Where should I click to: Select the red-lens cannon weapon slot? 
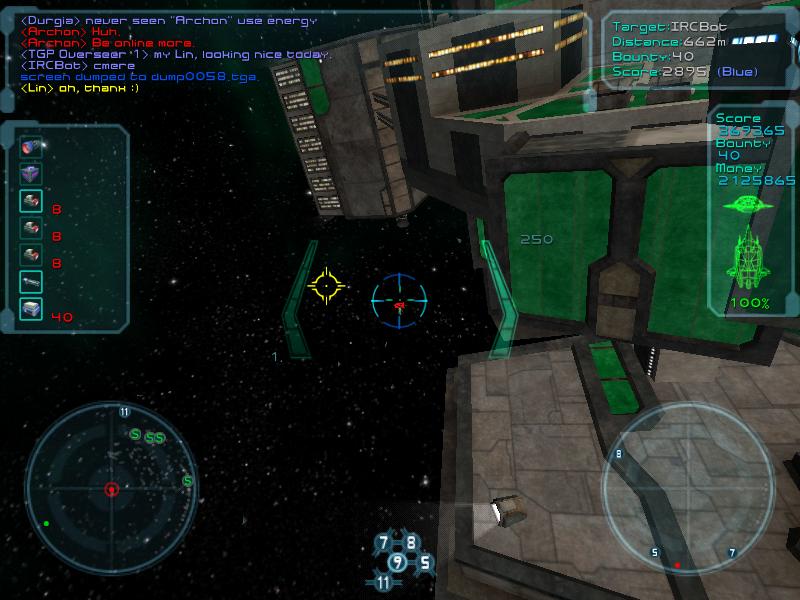click(x=31, y=147)
